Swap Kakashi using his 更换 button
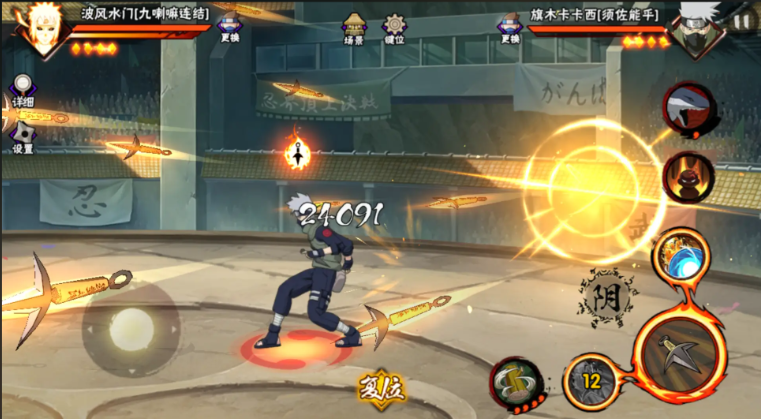The height and width of the screenshot is (419, 761). coord(509,27)
